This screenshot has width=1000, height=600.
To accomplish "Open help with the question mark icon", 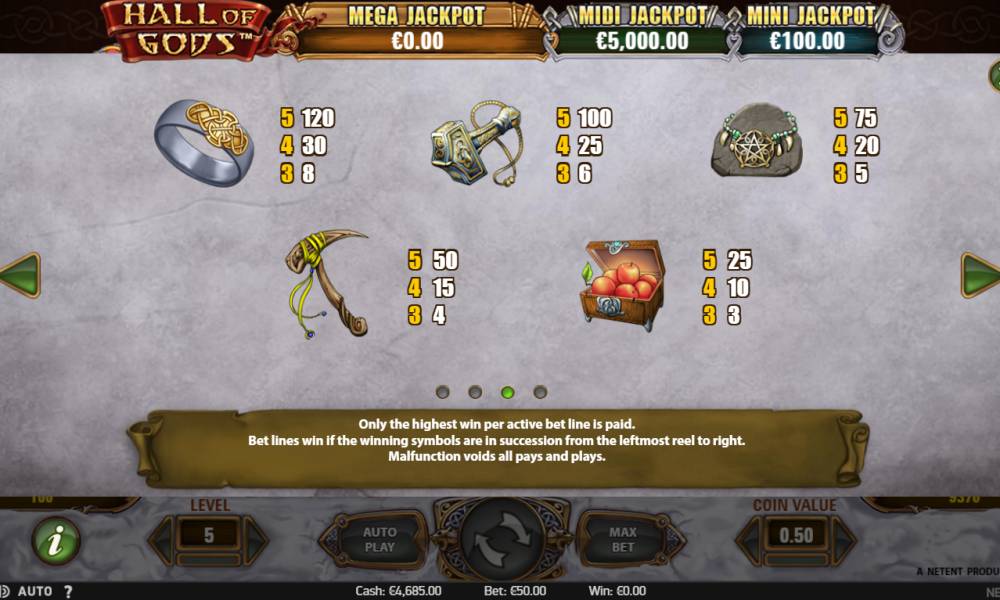I will click(x=68, y=591).
